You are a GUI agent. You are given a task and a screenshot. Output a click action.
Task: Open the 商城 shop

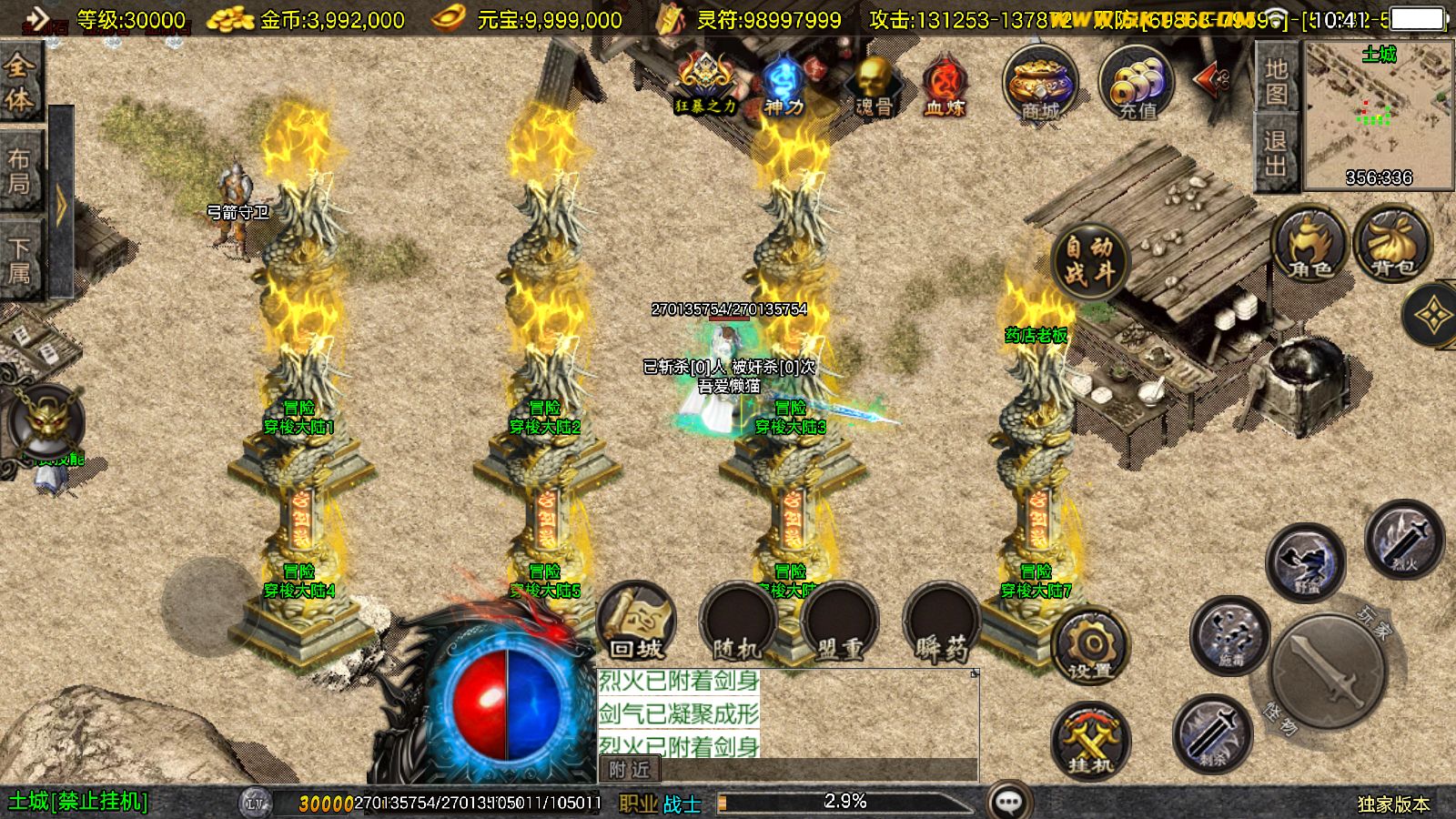tap(1040, 84)
